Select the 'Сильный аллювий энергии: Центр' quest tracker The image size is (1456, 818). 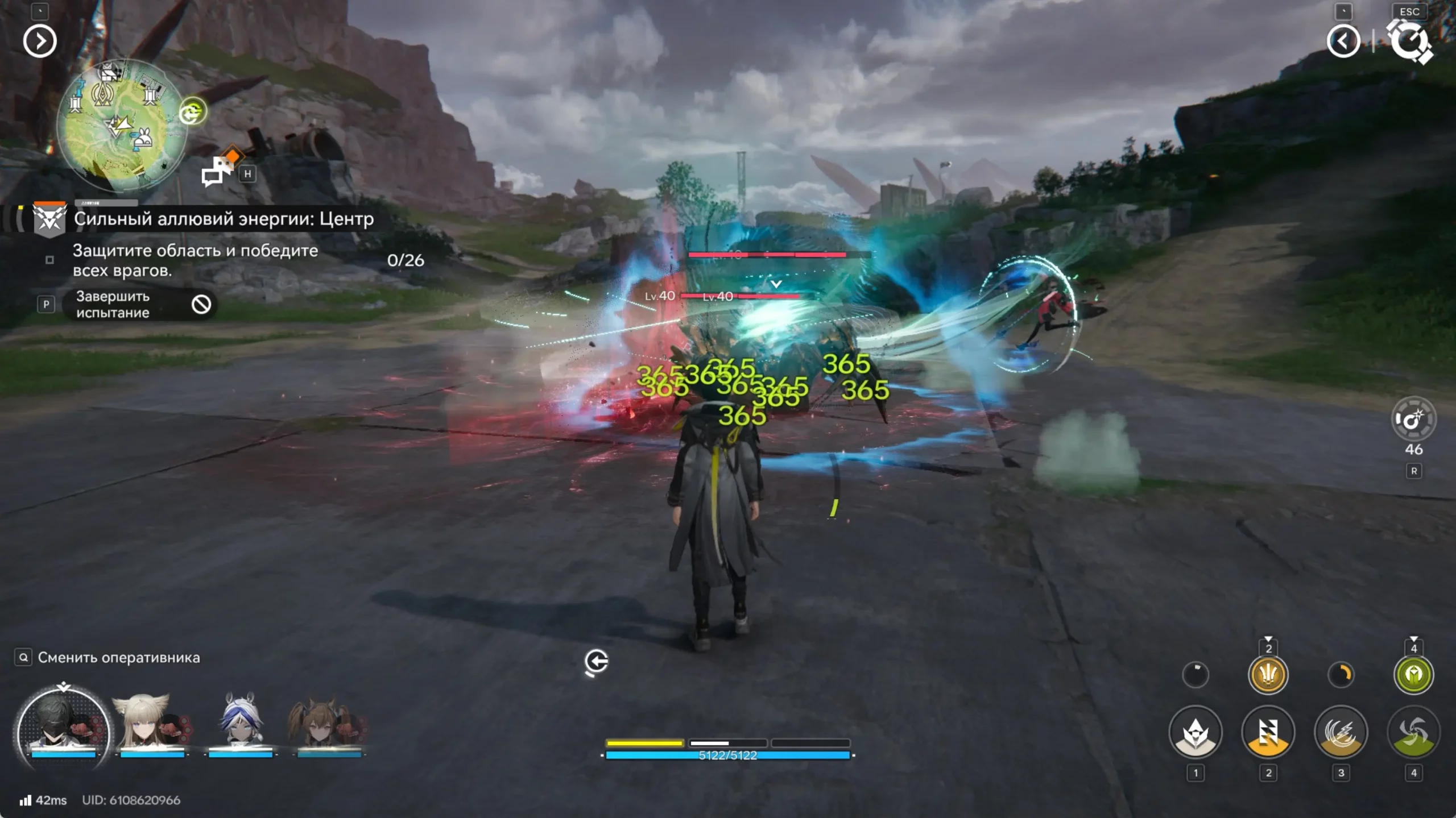point(223,219)
